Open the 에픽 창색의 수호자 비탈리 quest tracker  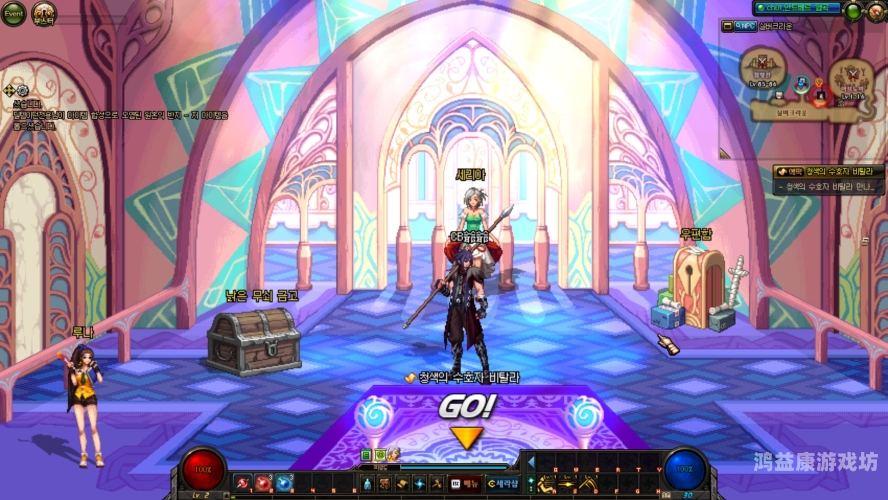pyautogui.click(x=829, y=172)
